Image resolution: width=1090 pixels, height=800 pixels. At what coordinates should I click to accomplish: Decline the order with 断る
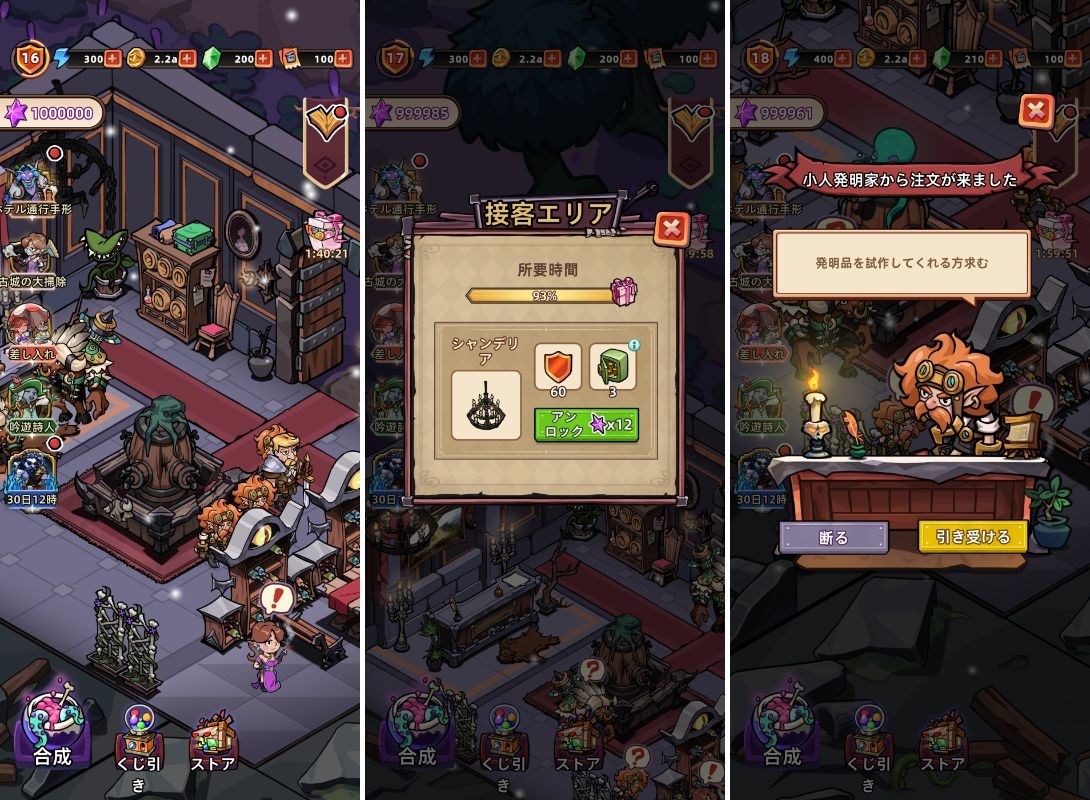(x=833, y=537)
